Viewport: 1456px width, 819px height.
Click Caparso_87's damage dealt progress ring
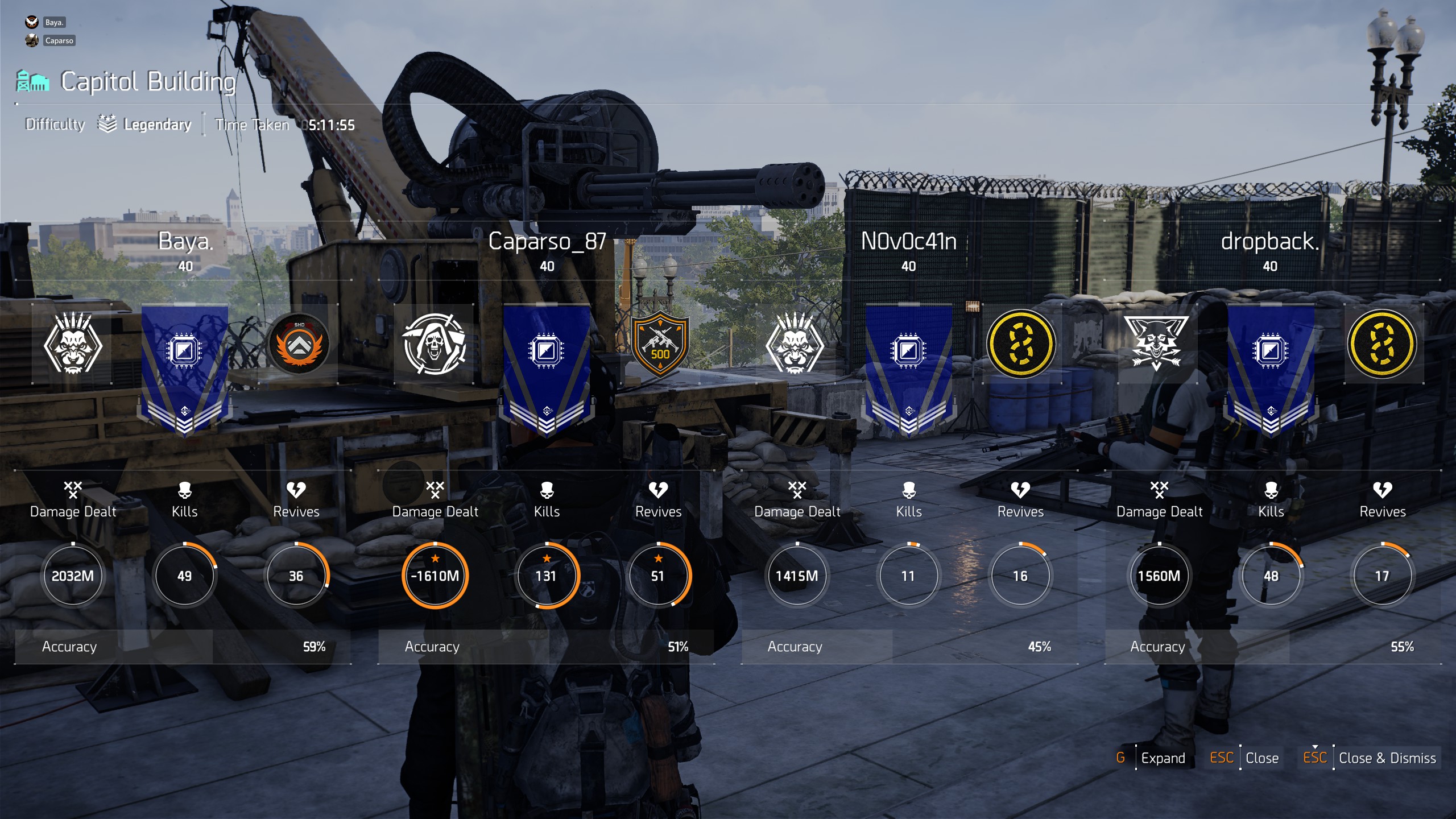tap(435, 576)
